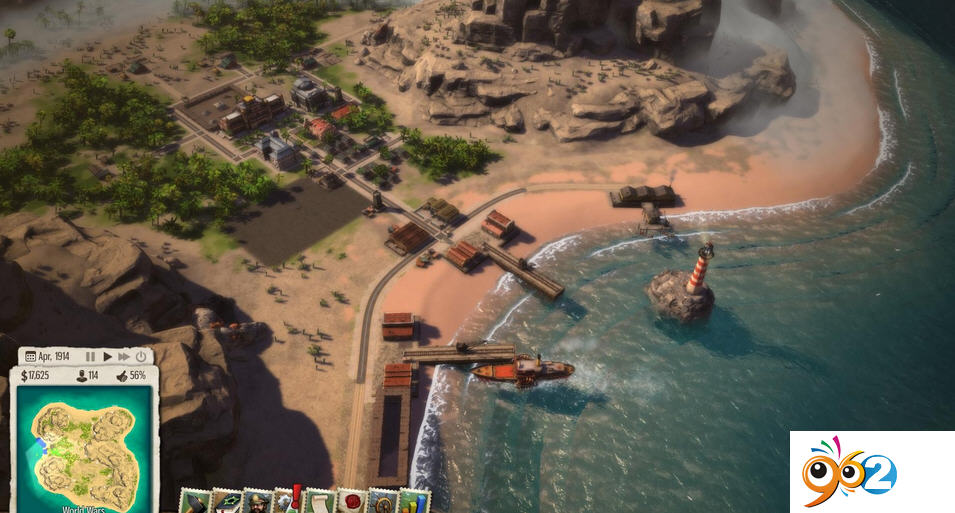Set game speed to normal play
The width and height of the screenshot is (955, 513).
click(x=107, y=356)
